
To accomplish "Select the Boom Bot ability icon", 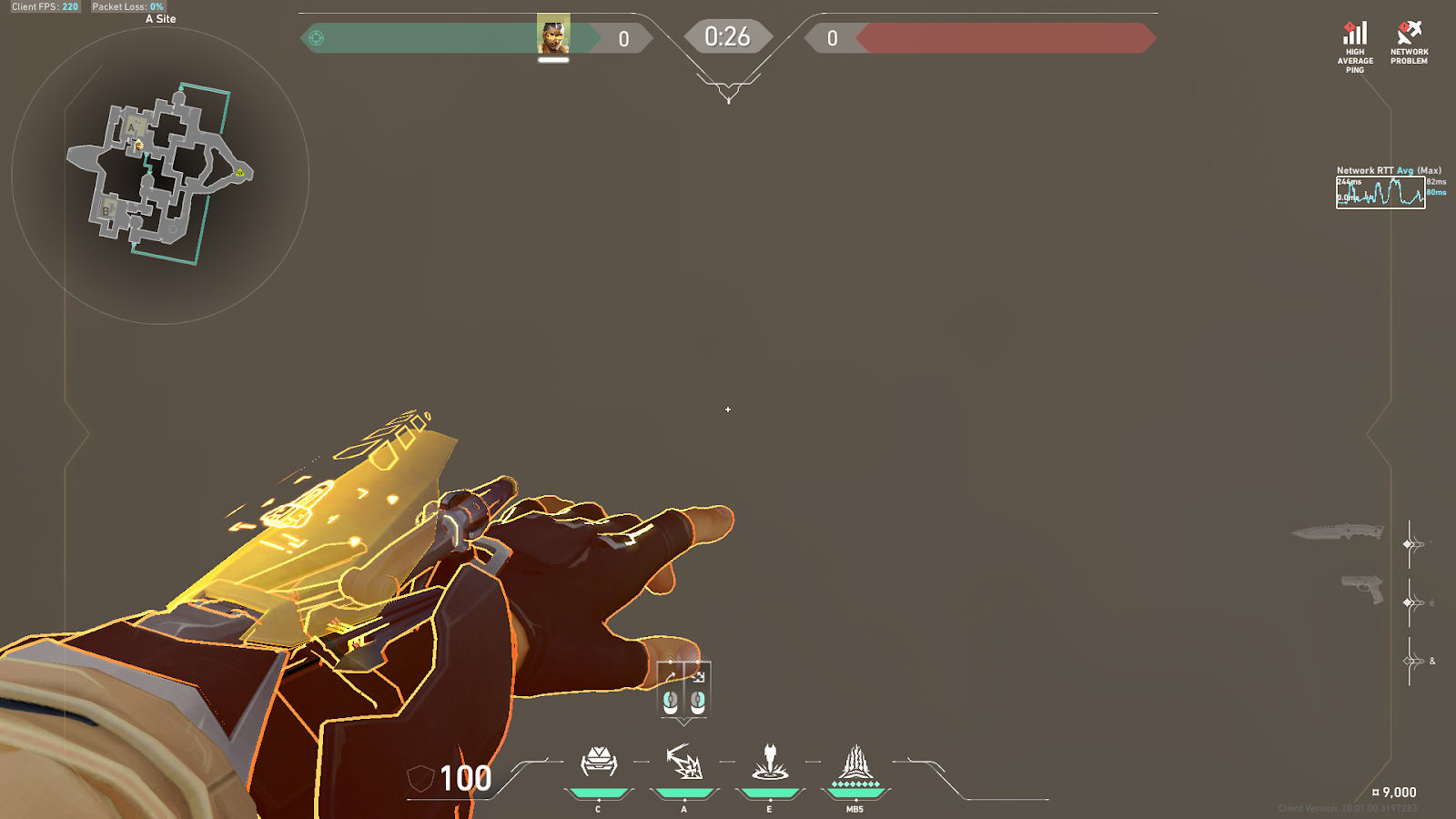I will (x=598, y=763).
